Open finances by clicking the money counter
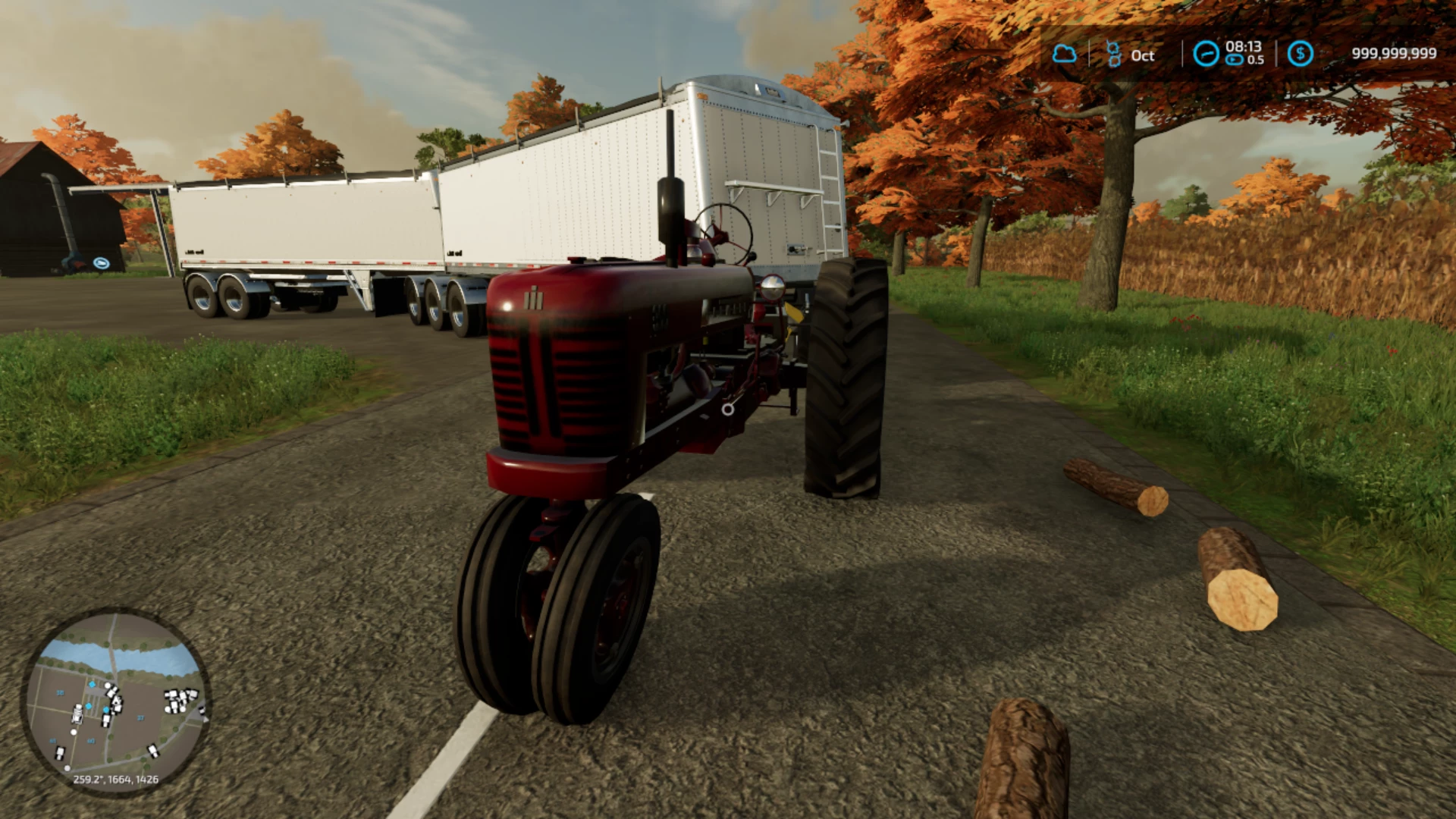 1394,52
